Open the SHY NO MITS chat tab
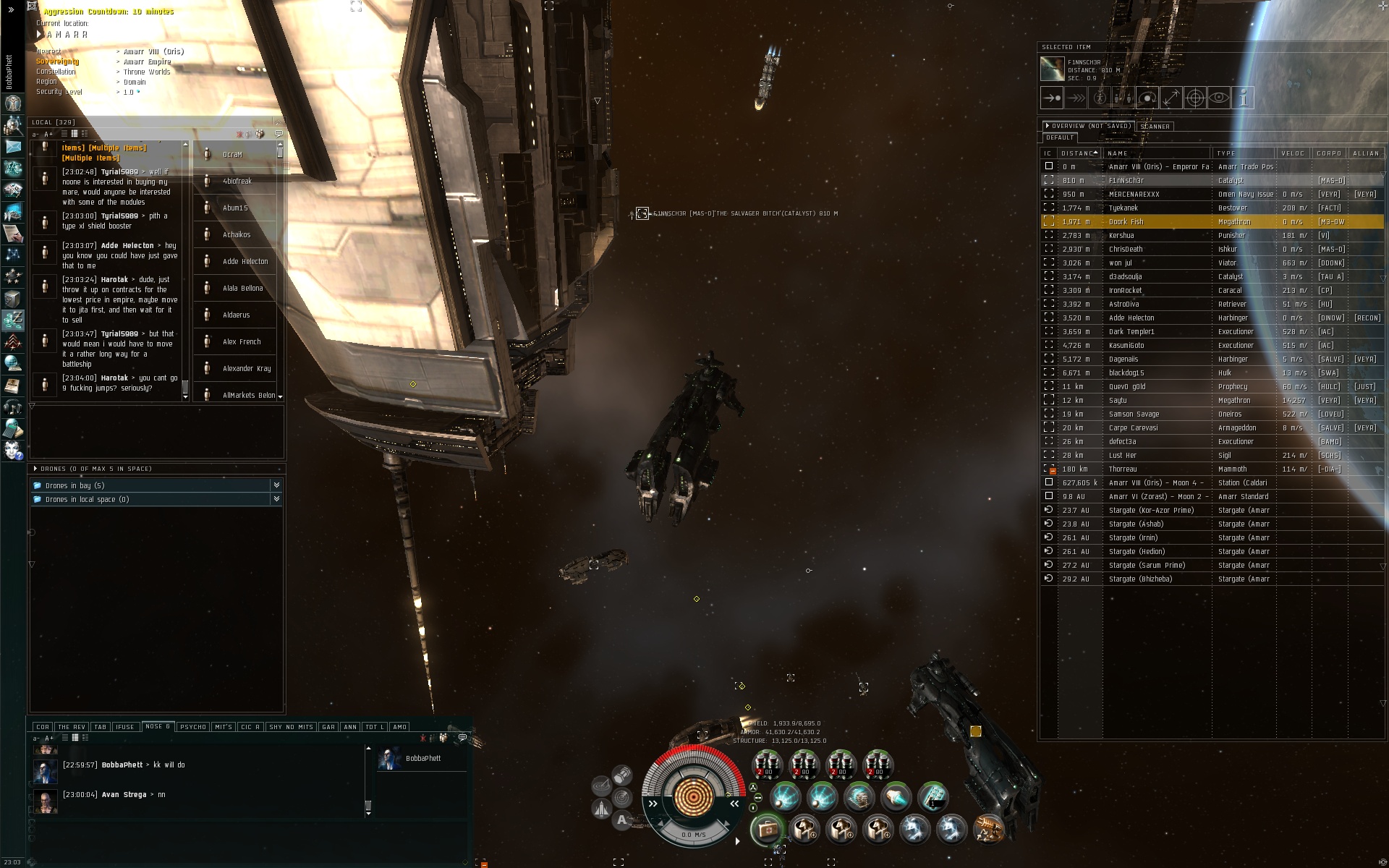 point(291,727)
